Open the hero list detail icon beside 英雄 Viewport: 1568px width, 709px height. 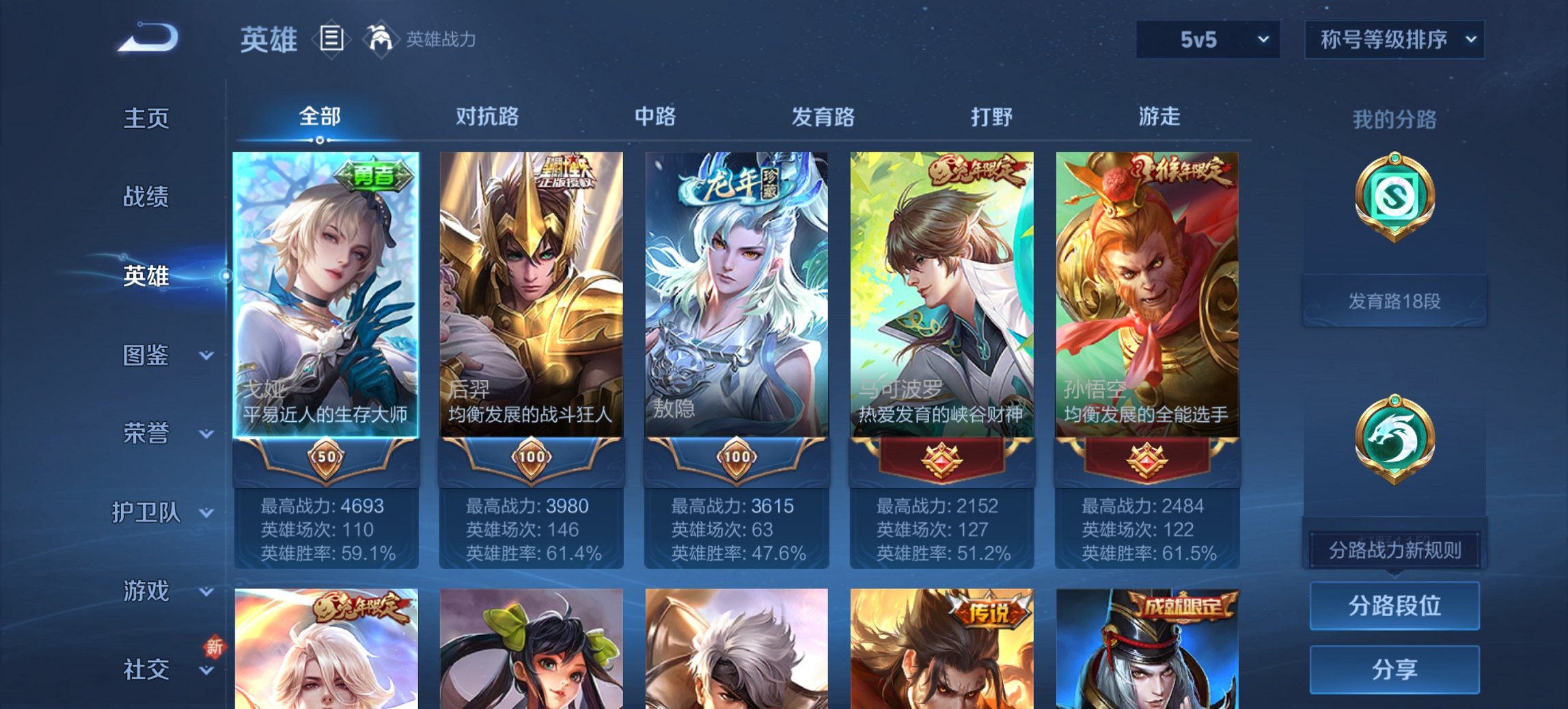[x=333, y=40]
